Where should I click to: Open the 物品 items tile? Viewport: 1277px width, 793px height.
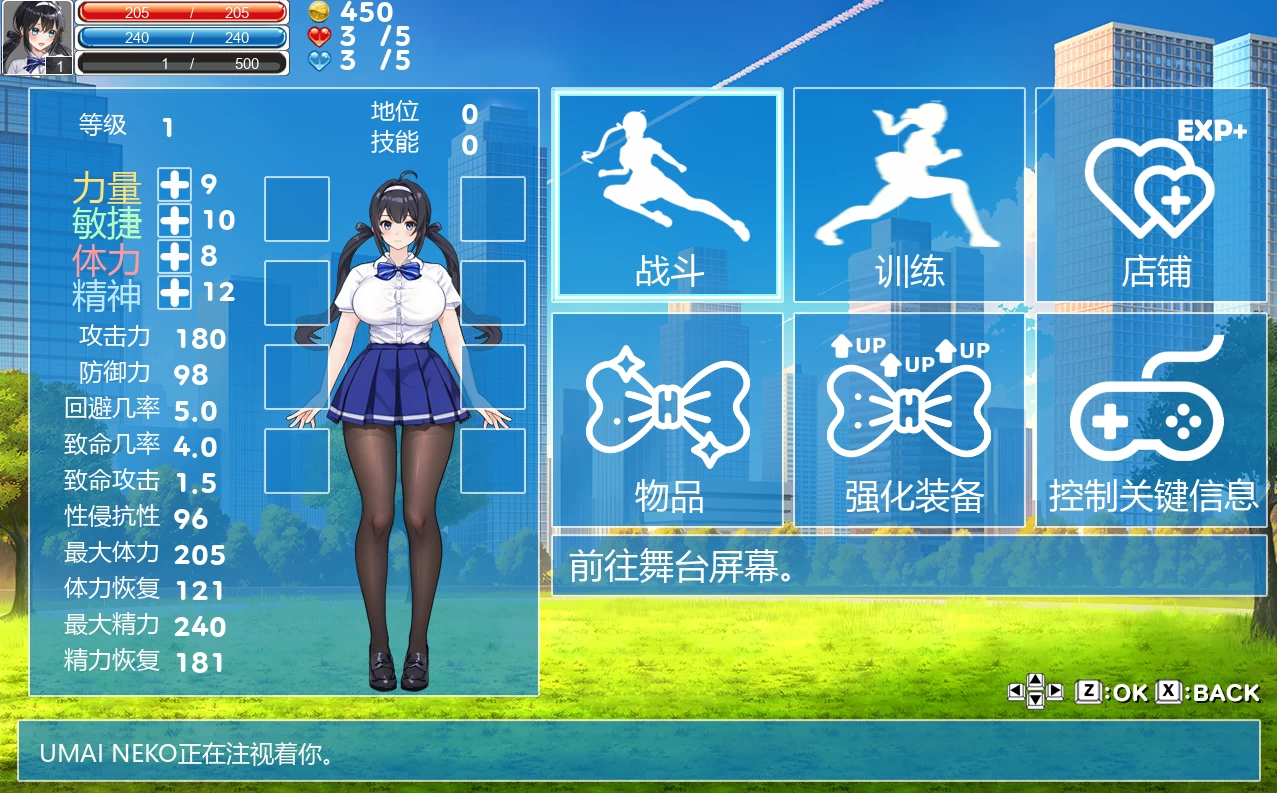coord(668,420)
